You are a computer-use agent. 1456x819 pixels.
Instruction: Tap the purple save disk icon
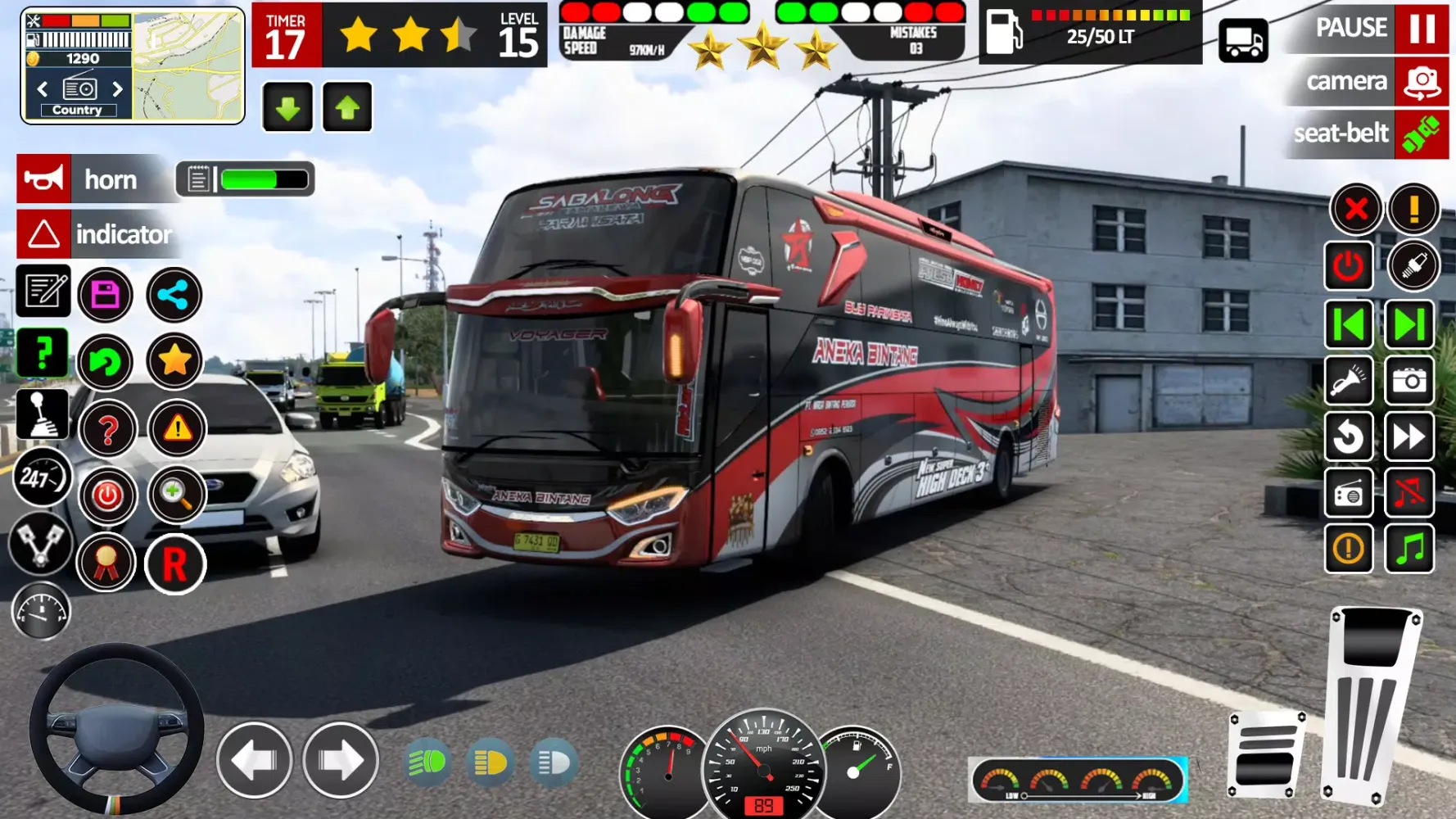[106, 295]
